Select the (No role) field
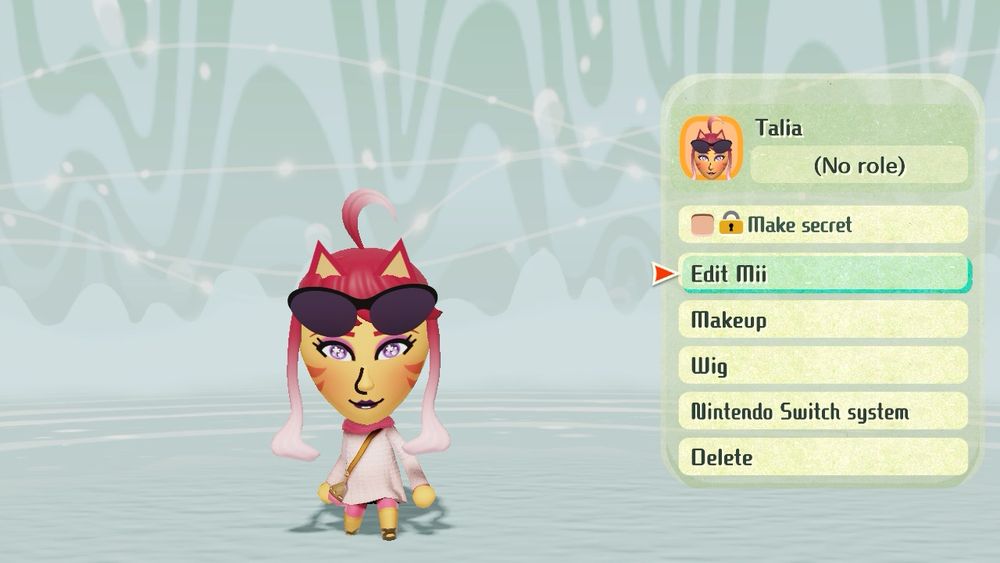The image size is (1000, 563). [x=858, y=165]
